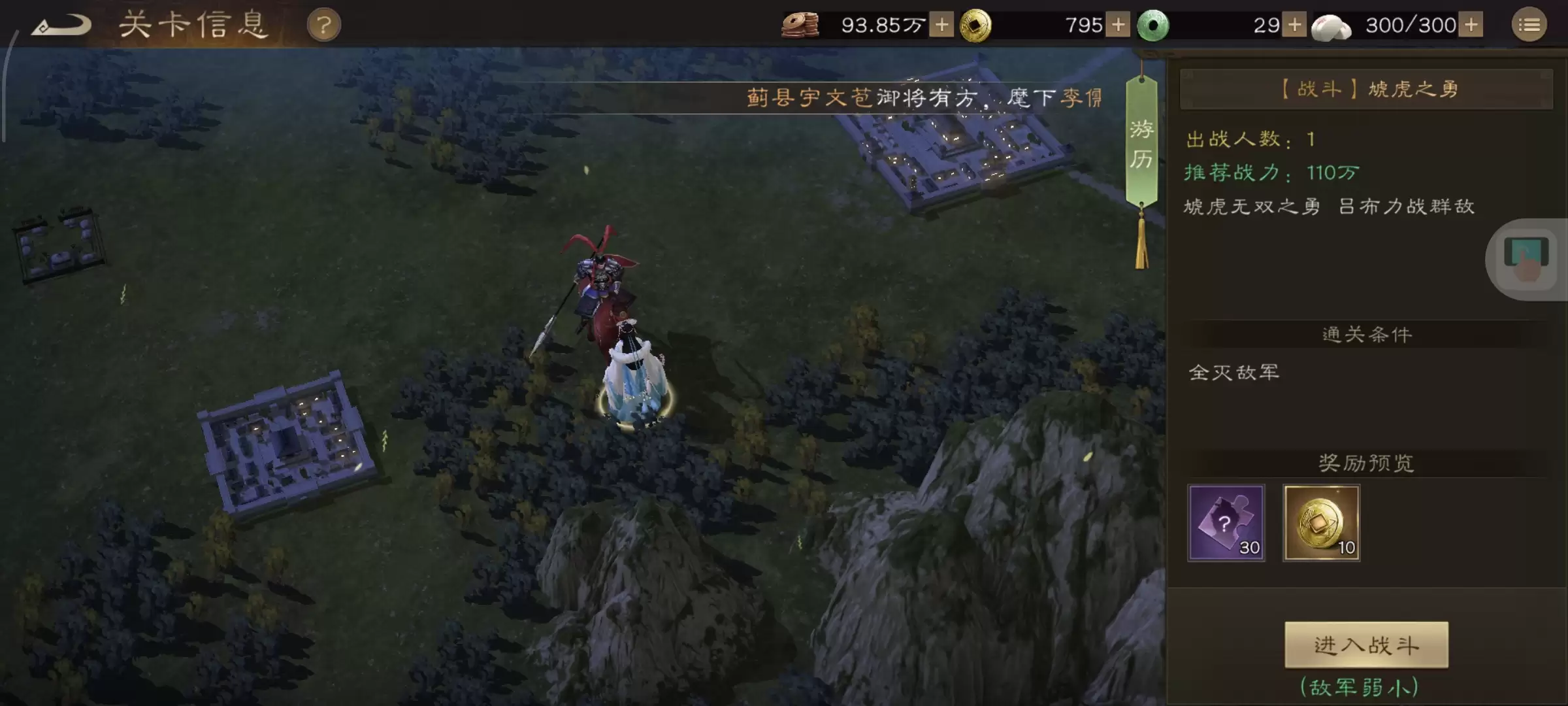Viewport: 1568px width, 706px height.
Task: Click the plus beside gold coins 795
Action: pyautogui.click(x=1117, y=25)
